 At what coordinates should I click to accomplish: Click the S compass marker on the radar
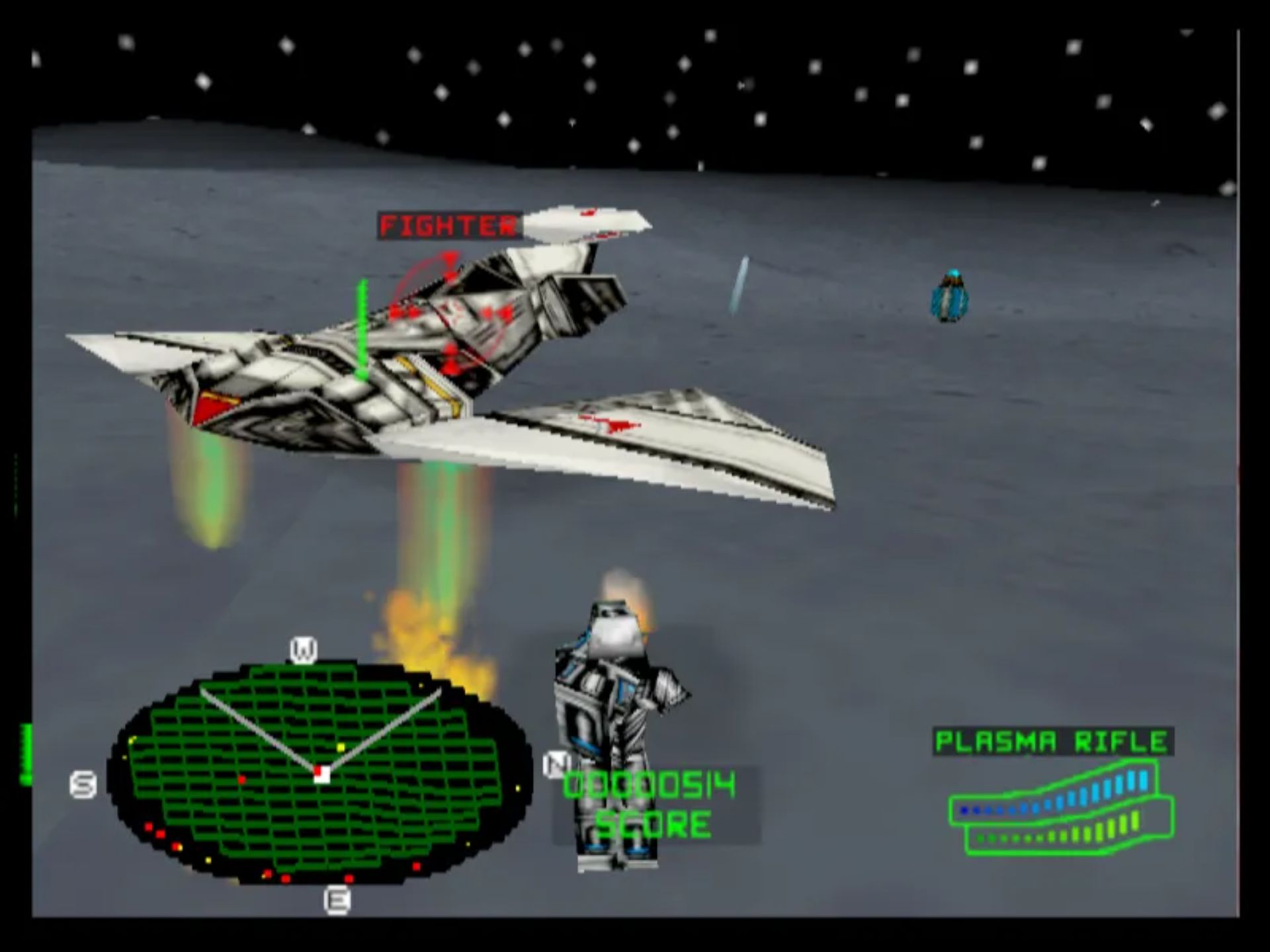click(83, 785)
